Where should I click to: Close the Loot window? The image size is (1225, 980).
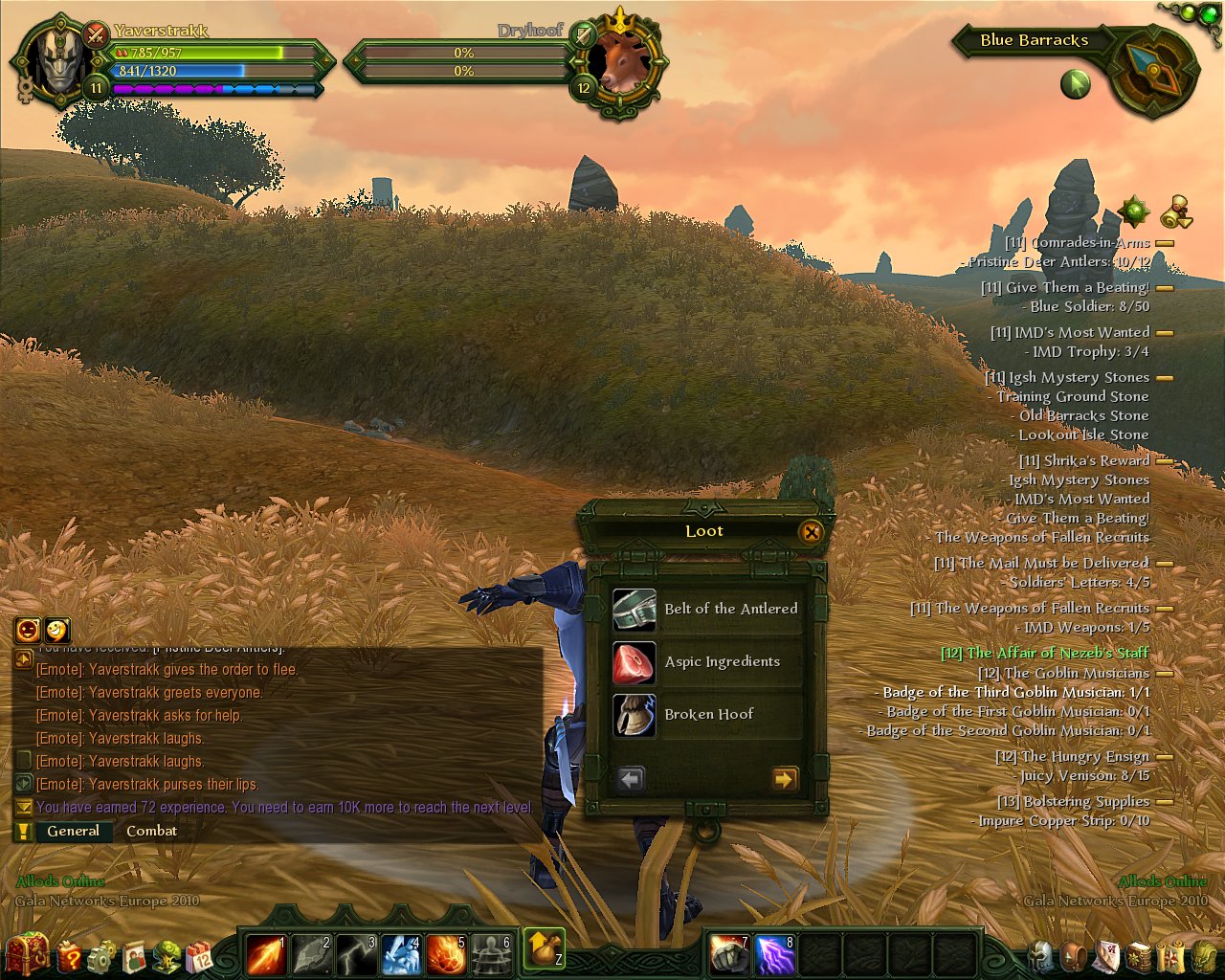pos(811,532)
